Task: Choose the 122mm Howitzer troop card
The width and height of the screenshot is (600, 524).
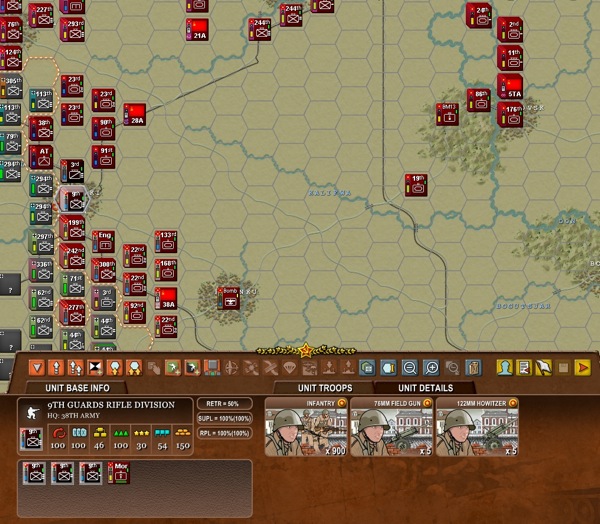Action: click(477, 427)
